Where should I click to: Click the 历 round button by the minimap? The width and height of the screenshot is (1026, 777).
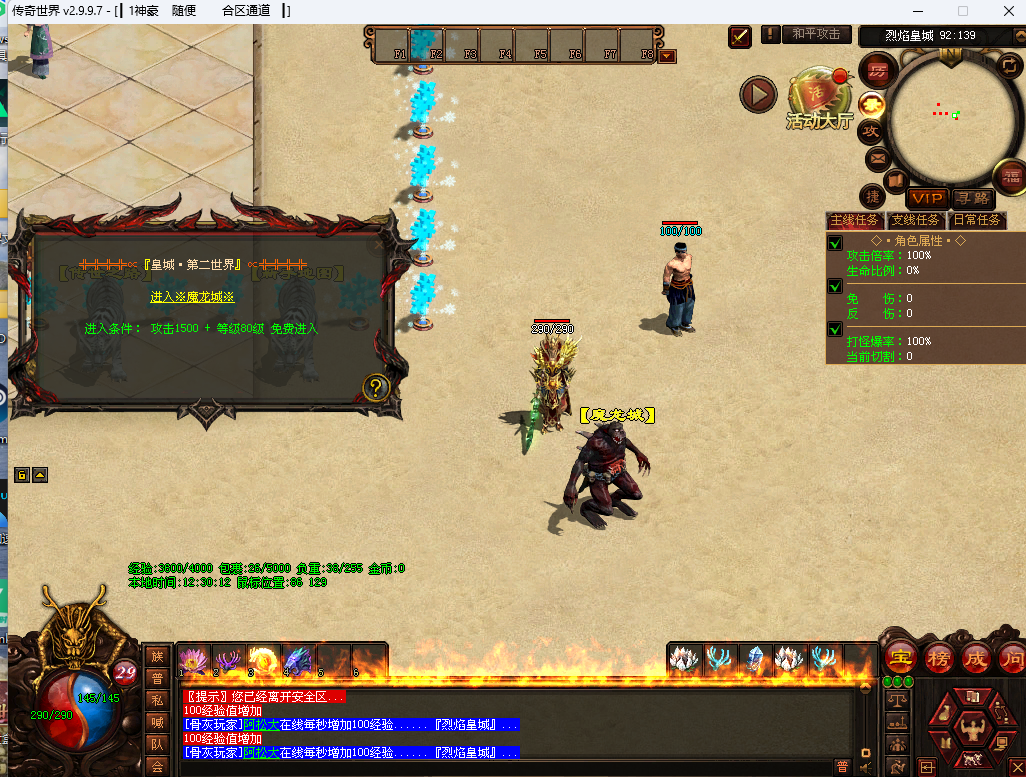click(877, 71)
